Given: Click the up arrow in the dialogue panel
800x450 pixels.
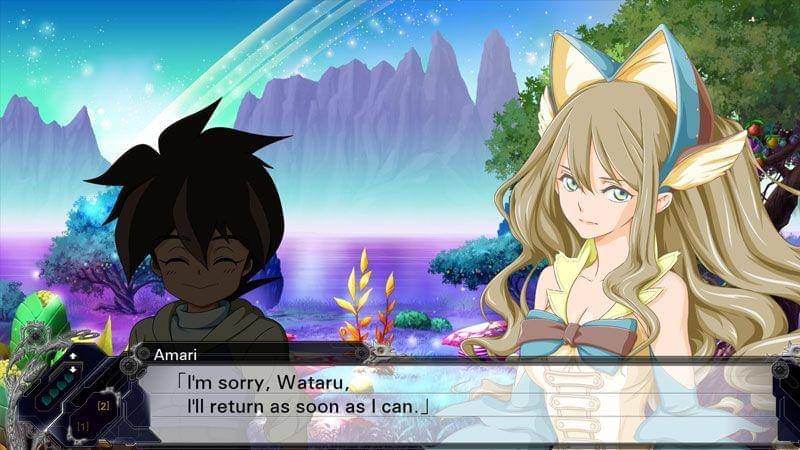Looking at the screenshot, I should [71, 355].
